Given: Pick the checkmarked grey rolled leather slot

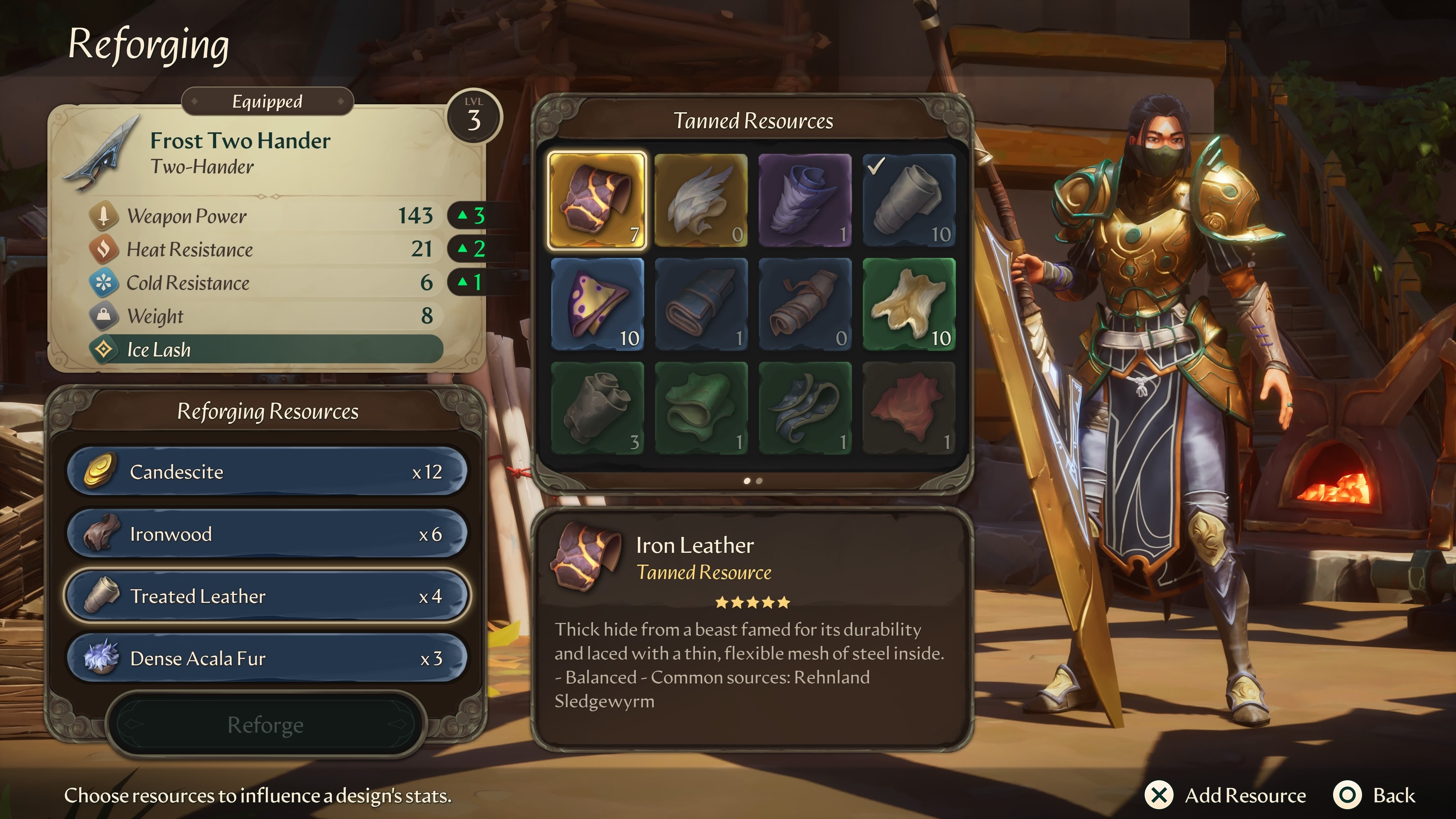Looking at the screenshot, I should 909,200.
